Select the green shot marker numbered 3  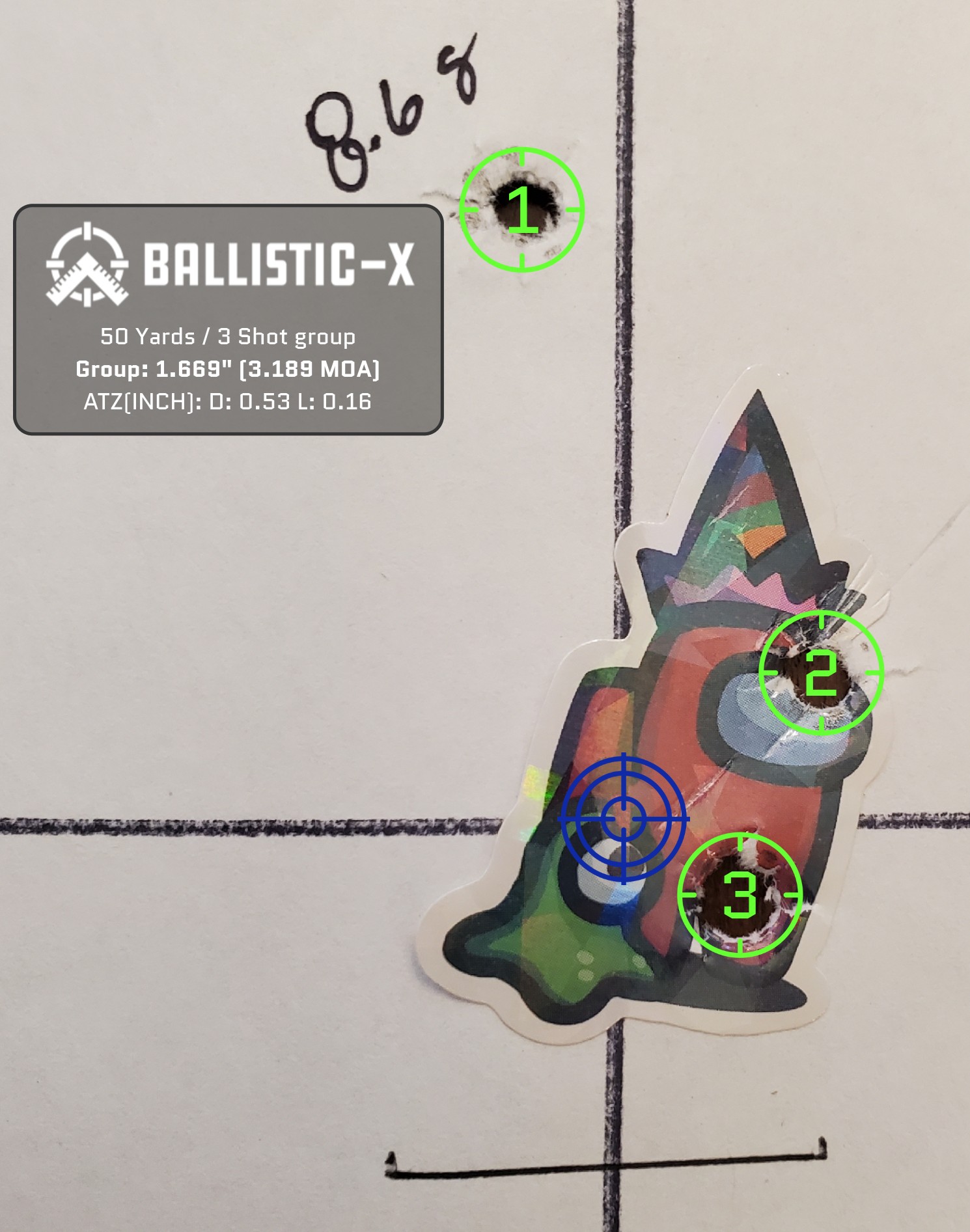click(x=740, y=895)
